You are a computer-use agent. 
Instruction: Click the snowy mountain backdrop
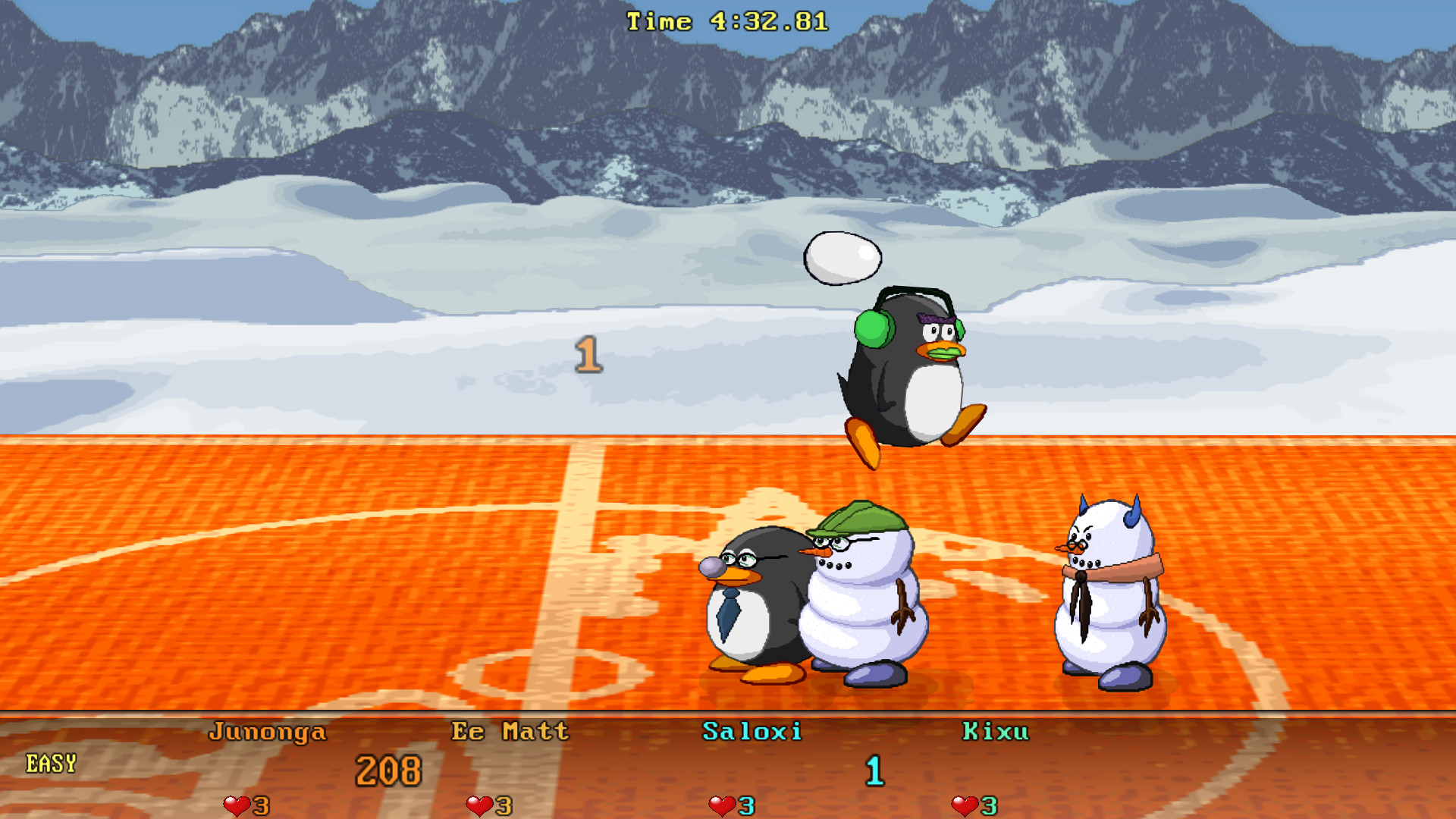tap(303, 99)
